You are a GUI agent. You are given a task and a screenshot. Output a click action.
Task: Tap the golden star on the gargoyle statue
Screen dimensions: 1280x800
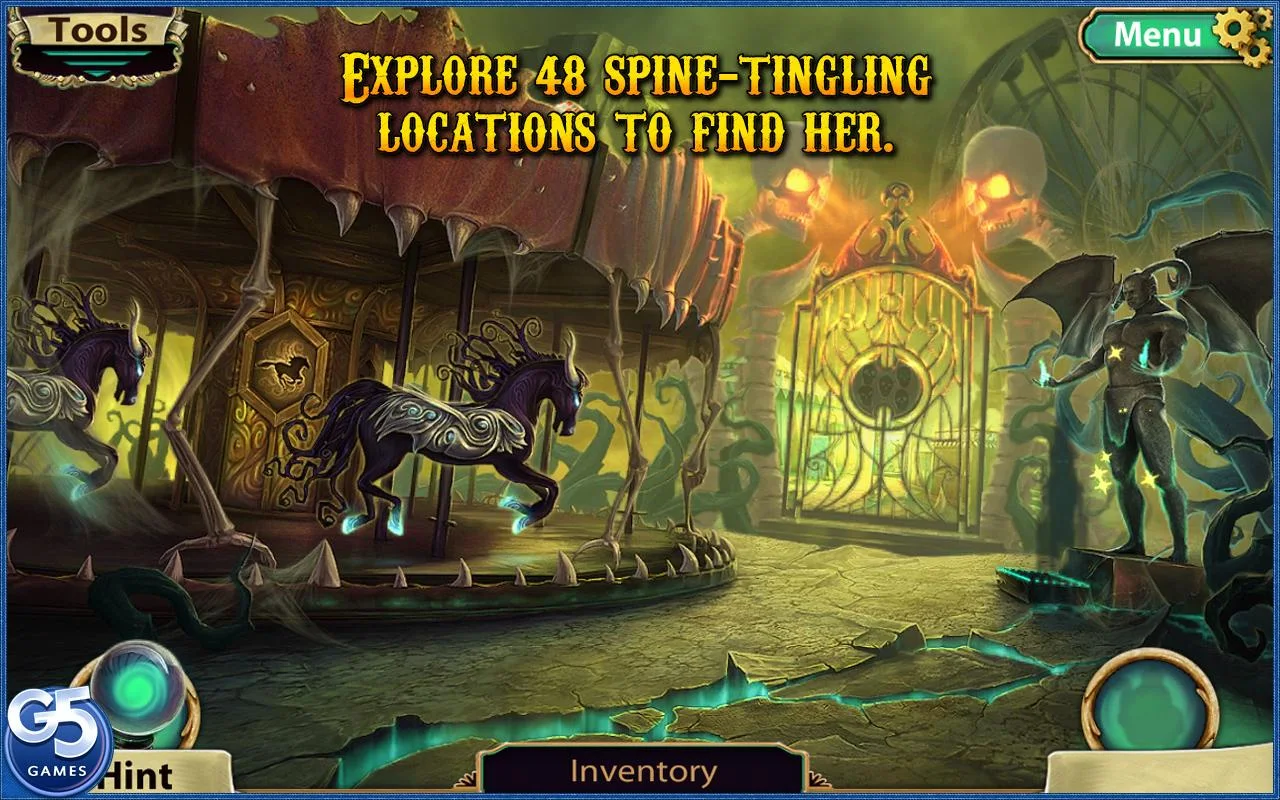click(1118, 352)
